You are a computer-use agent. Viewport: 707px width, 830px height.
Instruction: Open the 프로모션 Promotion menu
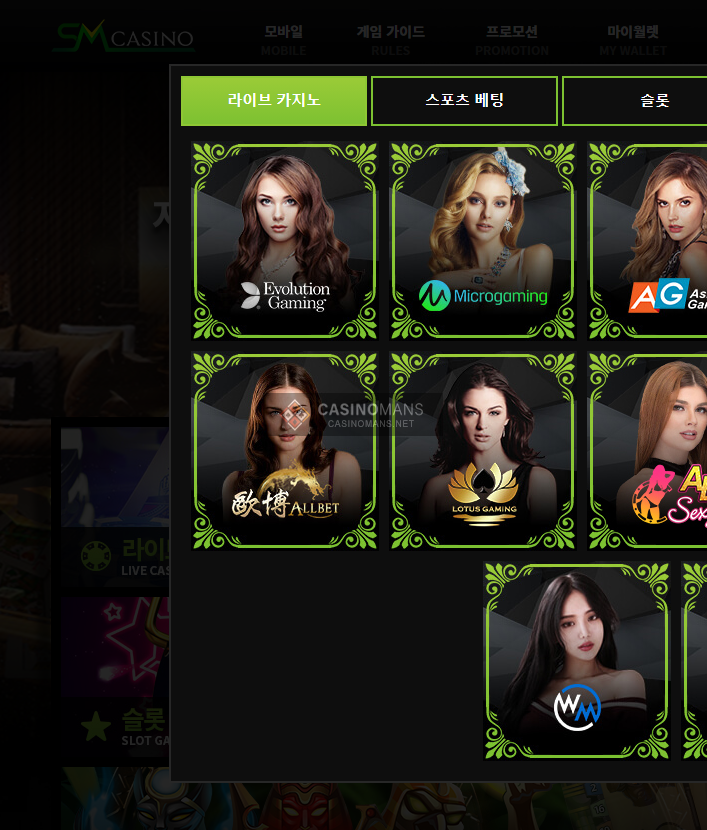tap(512, 40)
